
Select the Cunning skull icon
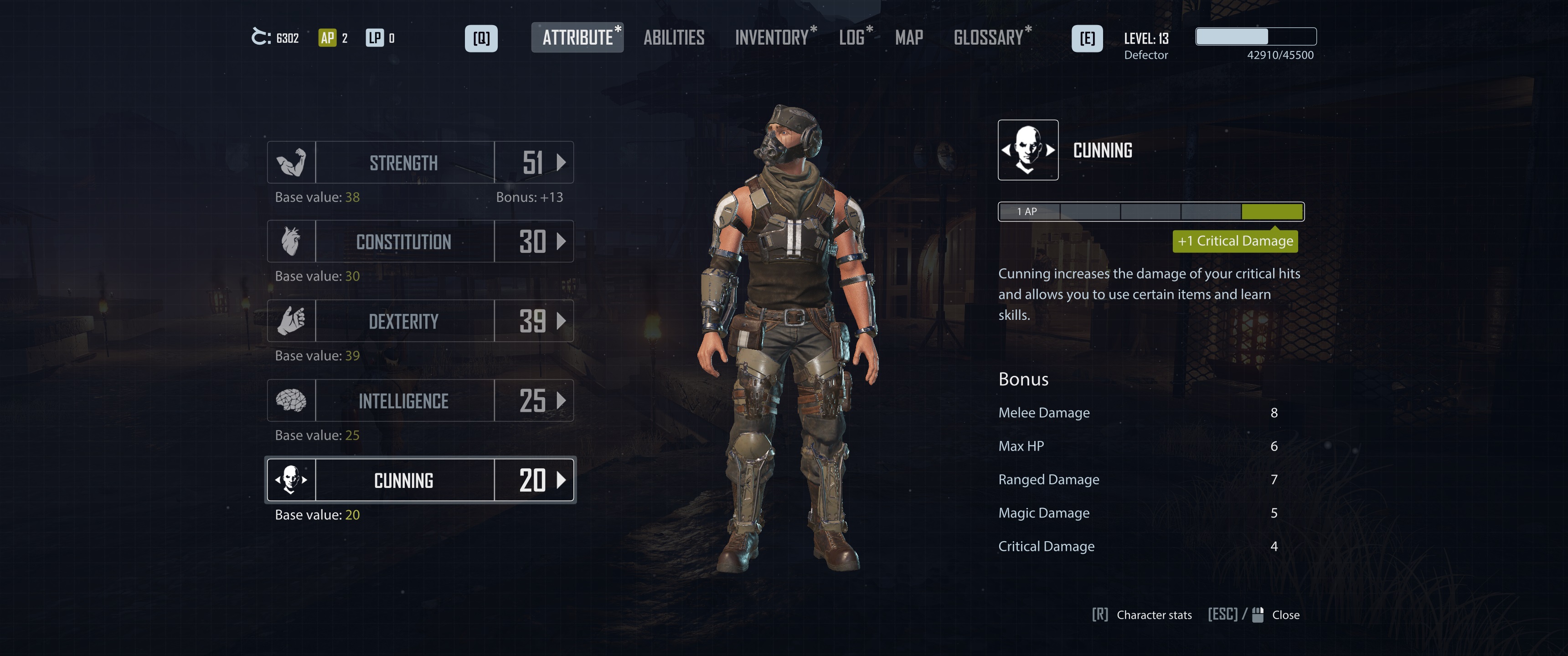pyautogui.click(x=292, y=480)
